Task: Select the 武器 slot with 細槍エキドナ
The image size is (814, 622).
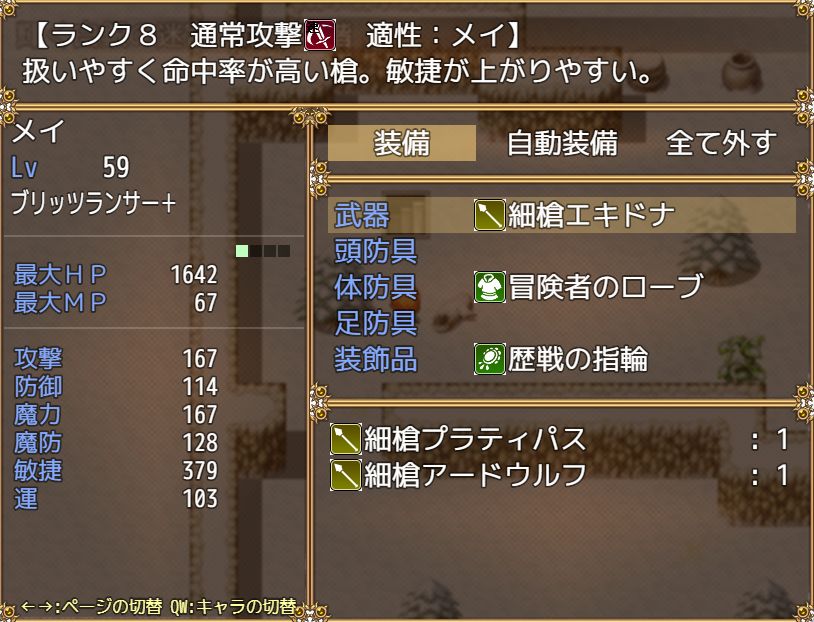Action: click(562, 215)
